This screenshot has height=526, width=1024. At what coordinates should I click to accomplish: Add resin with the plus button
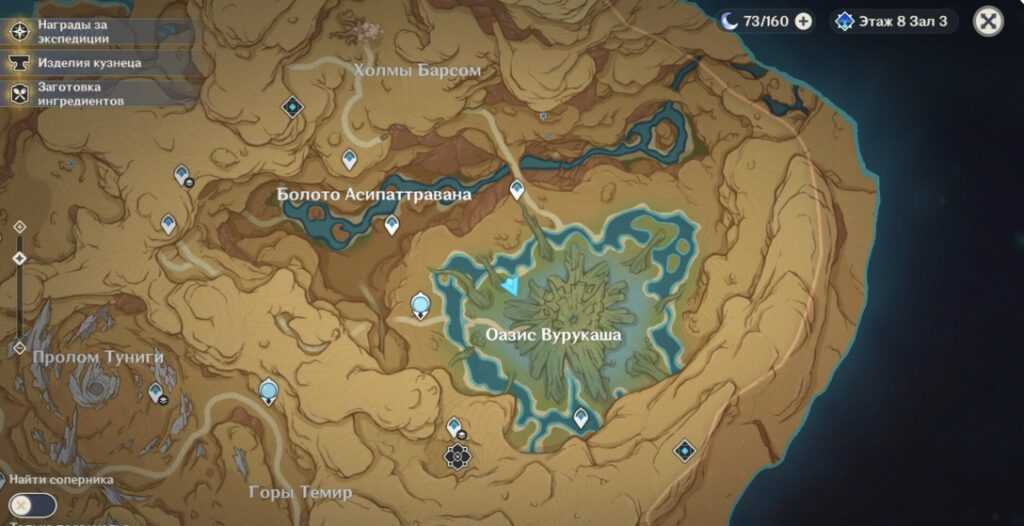tap(803, 21)
